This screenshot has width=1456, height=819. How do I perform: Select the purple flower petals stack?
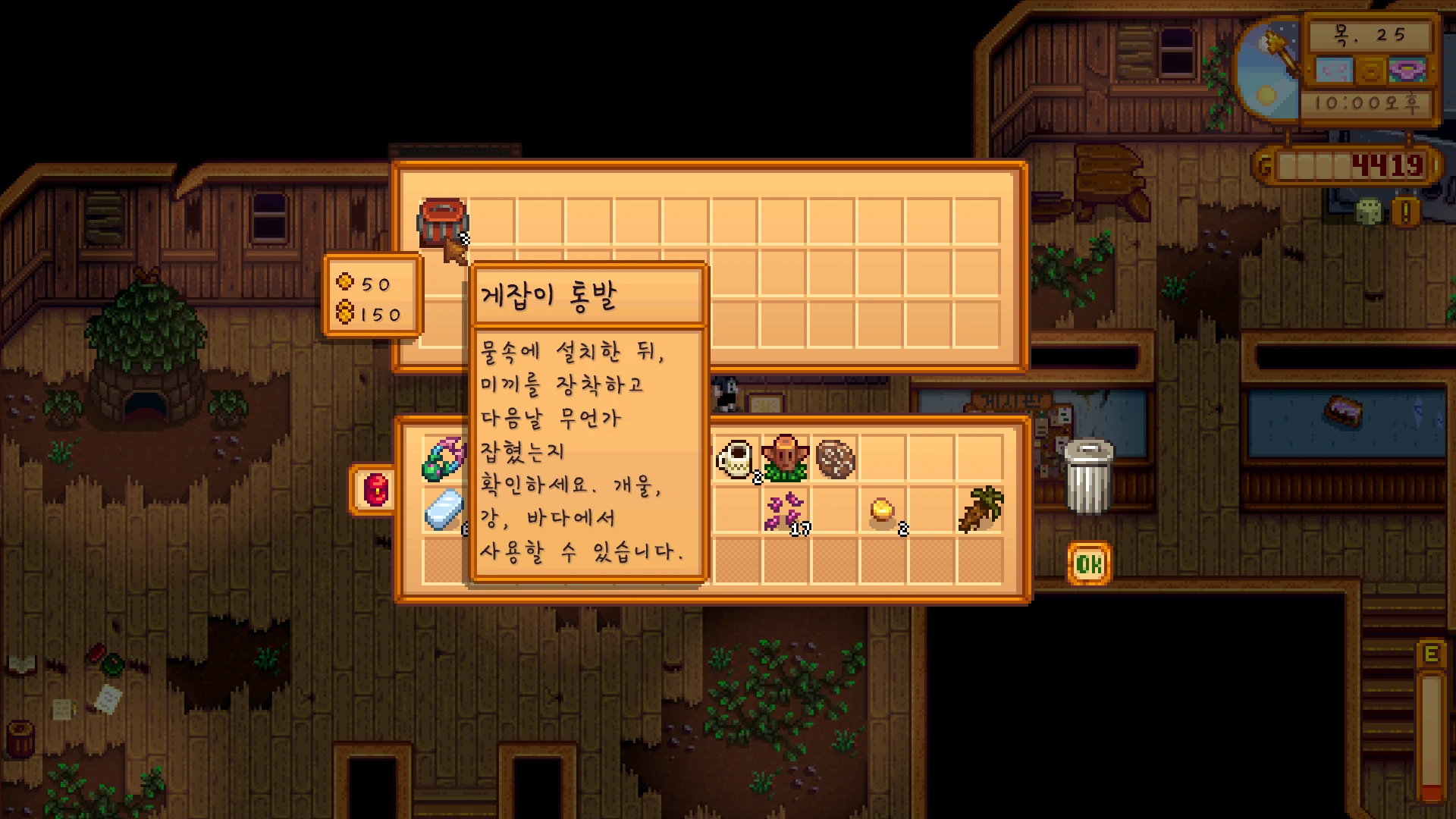(x=785, y=512)
